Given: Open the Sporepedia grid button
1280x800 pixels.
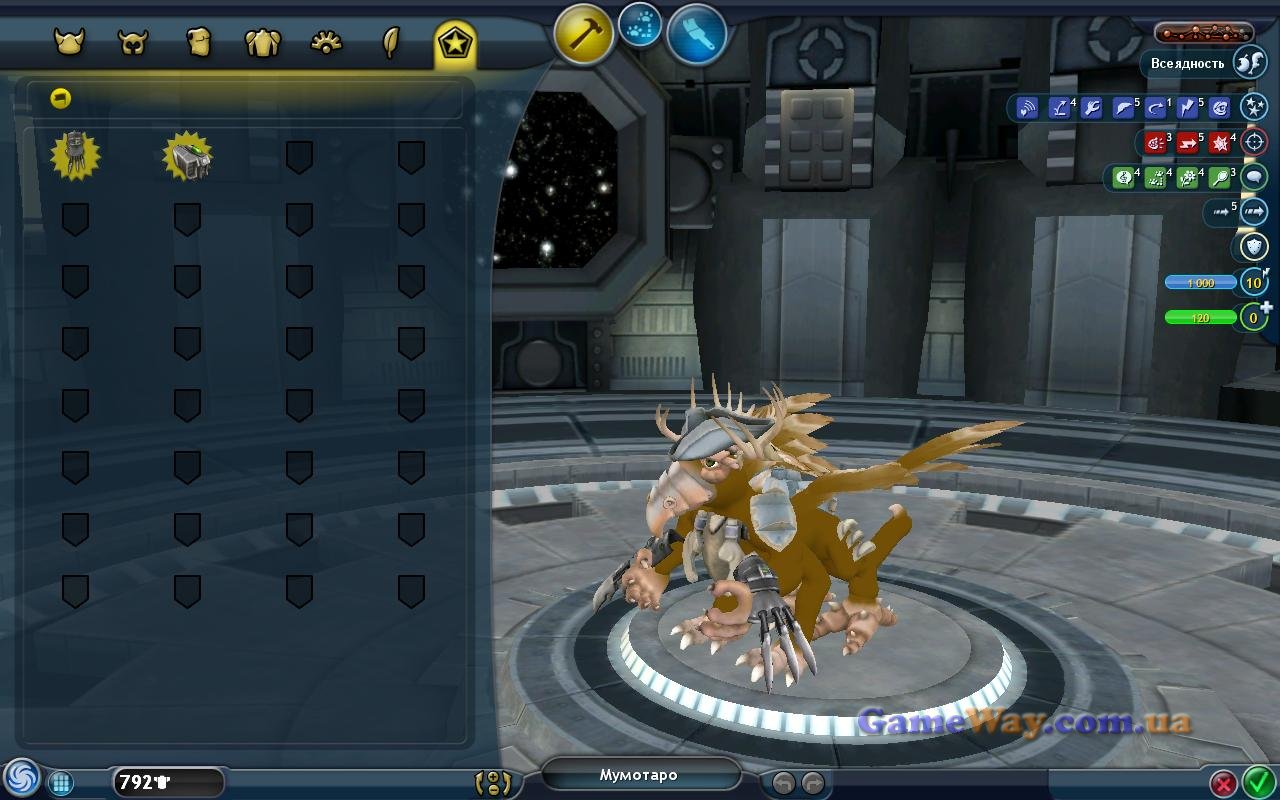Looking at the screenshot, I should (x=61, y=783).
